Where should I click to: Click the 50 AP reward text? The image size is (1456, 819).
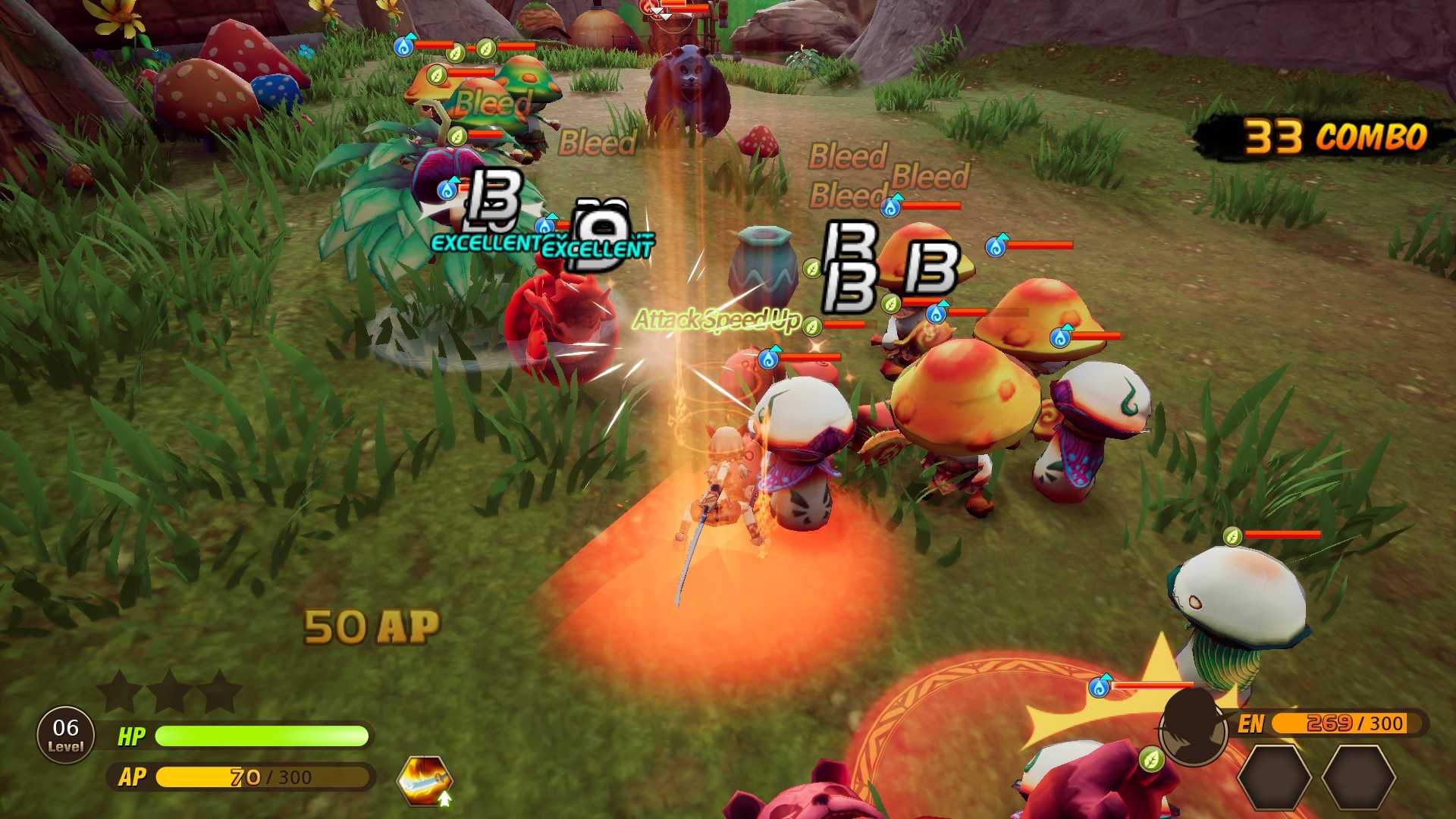[x=373, y=624]
